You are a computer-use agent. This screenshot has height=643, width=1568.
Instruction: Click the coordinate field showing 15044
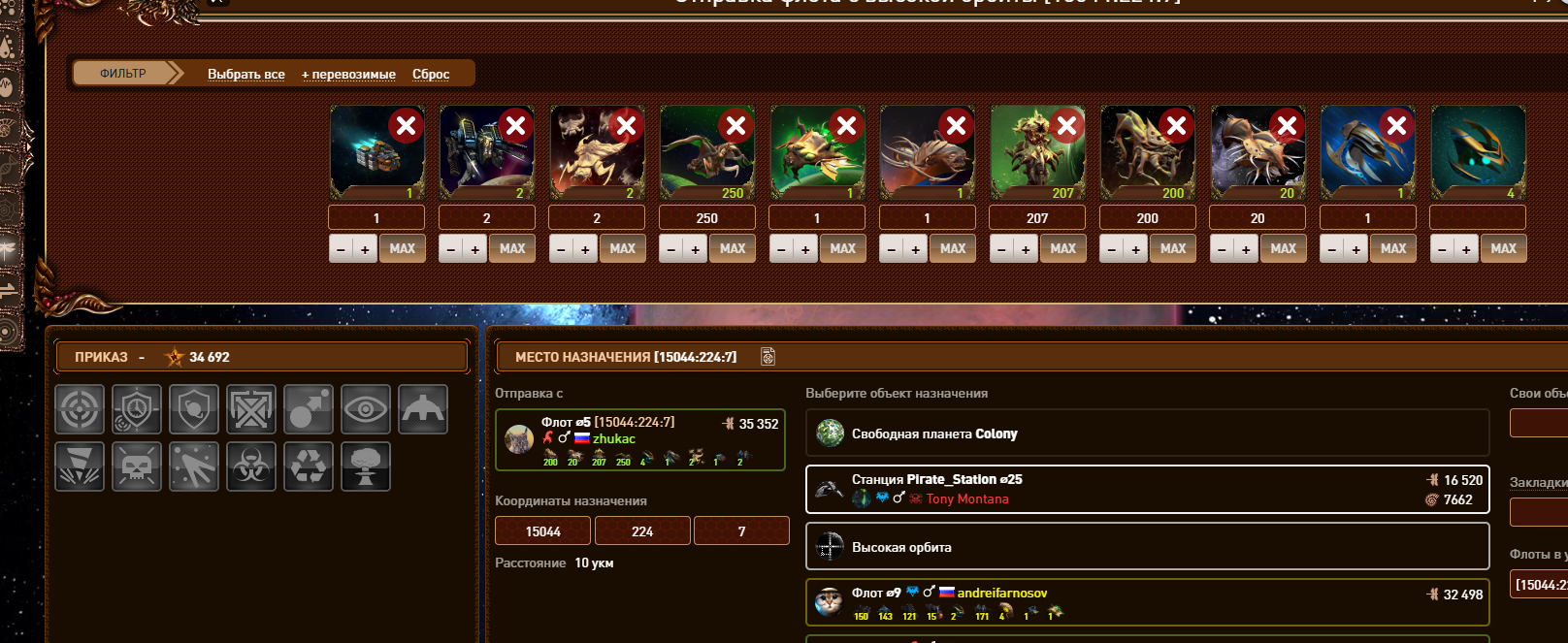tap(542, 531)
